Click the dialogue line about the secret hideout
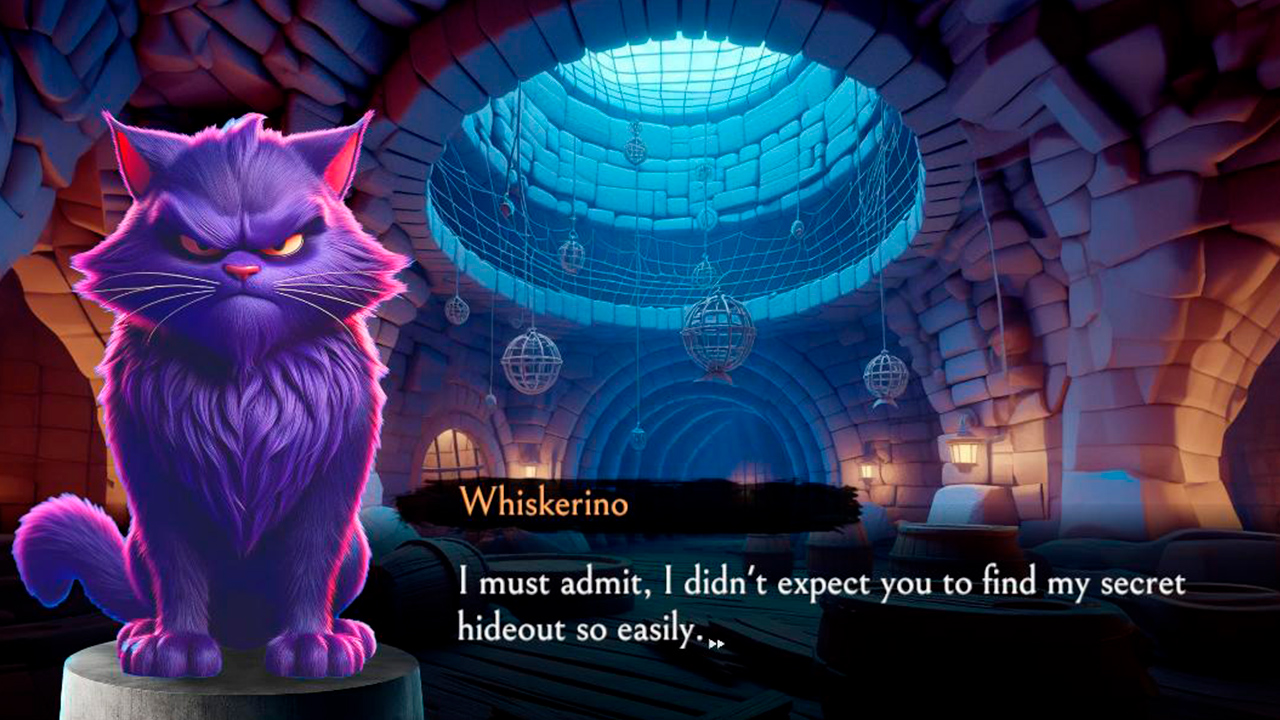Viewport: 1280px width, 720px height. [820, 580]
